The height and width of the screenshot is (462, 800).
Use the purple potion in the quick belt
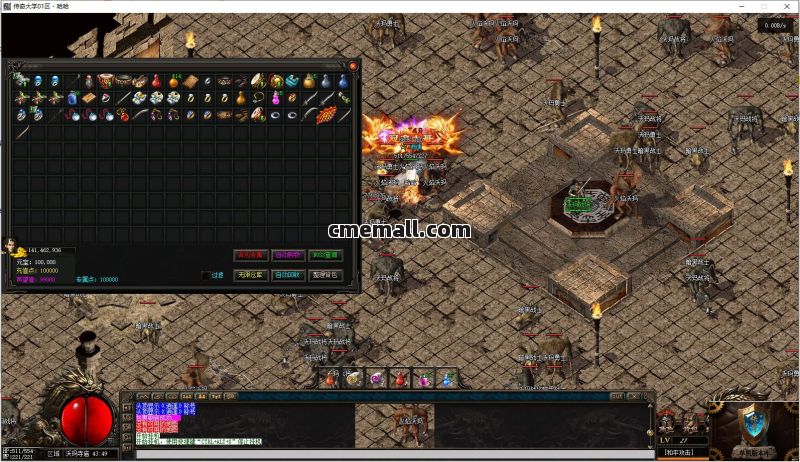pos(377,379)
